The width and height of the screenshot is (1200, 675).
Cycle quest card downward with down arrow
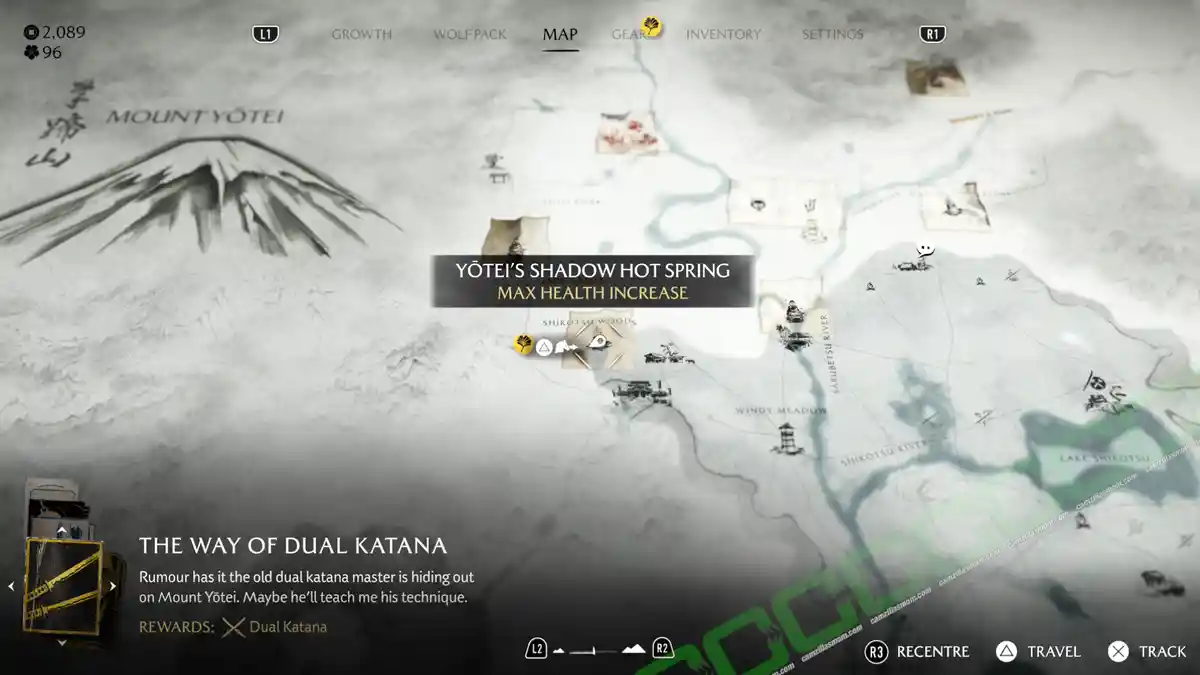62,643
